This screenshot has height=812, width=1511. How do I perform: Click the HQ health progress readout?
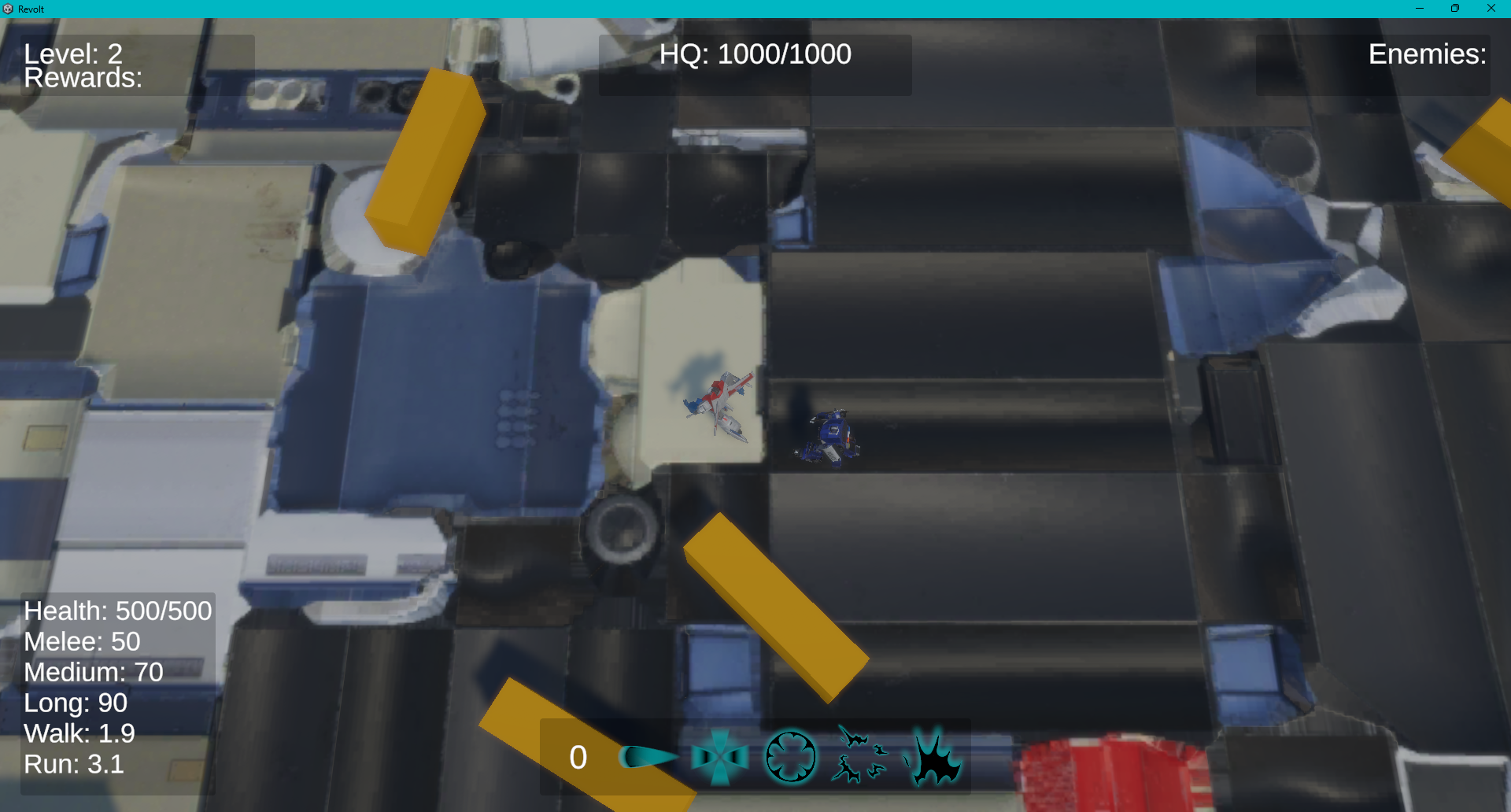pos(755,54)
